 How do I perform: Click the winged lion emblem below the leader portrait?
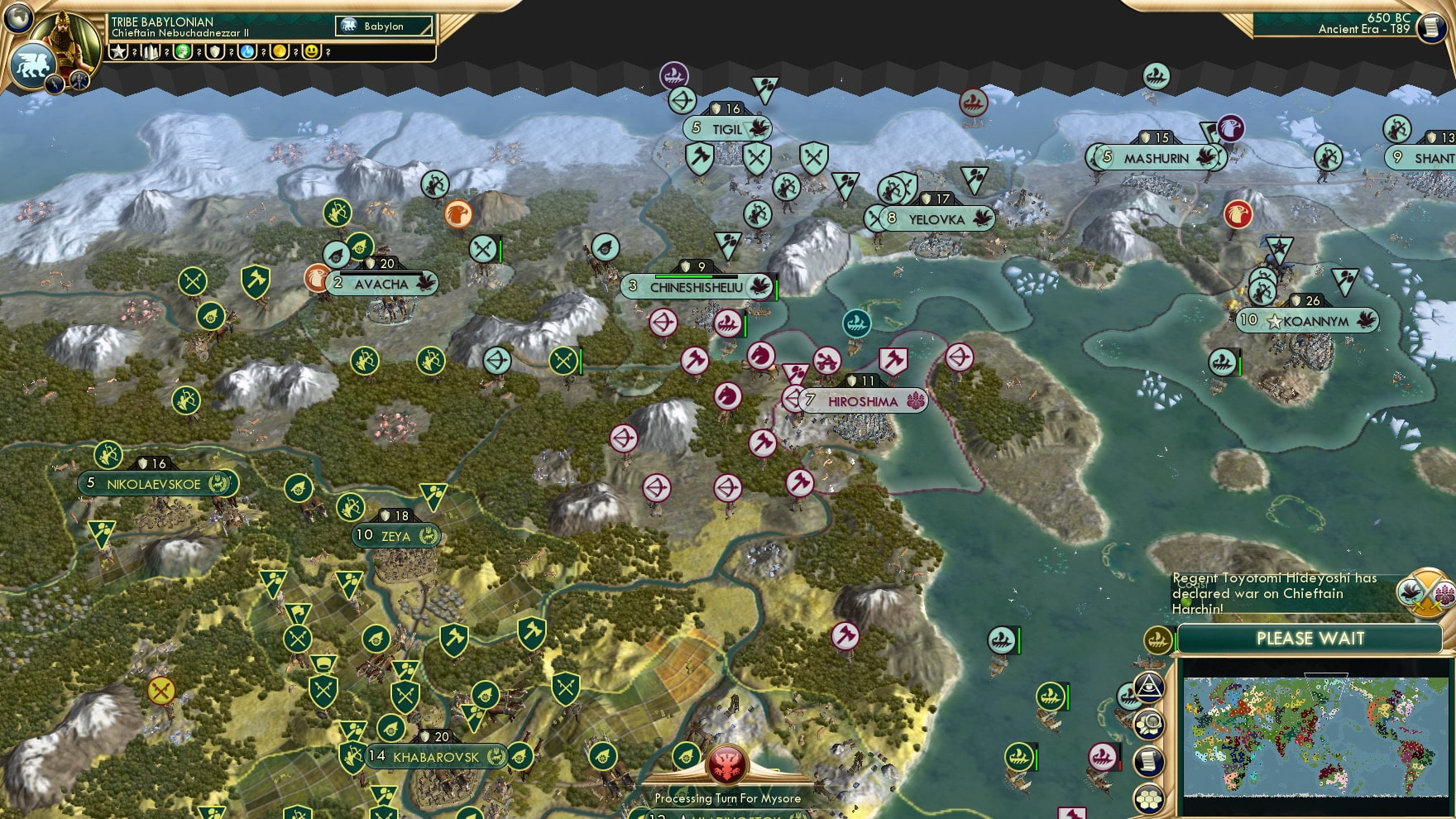[x=33, y=65]
